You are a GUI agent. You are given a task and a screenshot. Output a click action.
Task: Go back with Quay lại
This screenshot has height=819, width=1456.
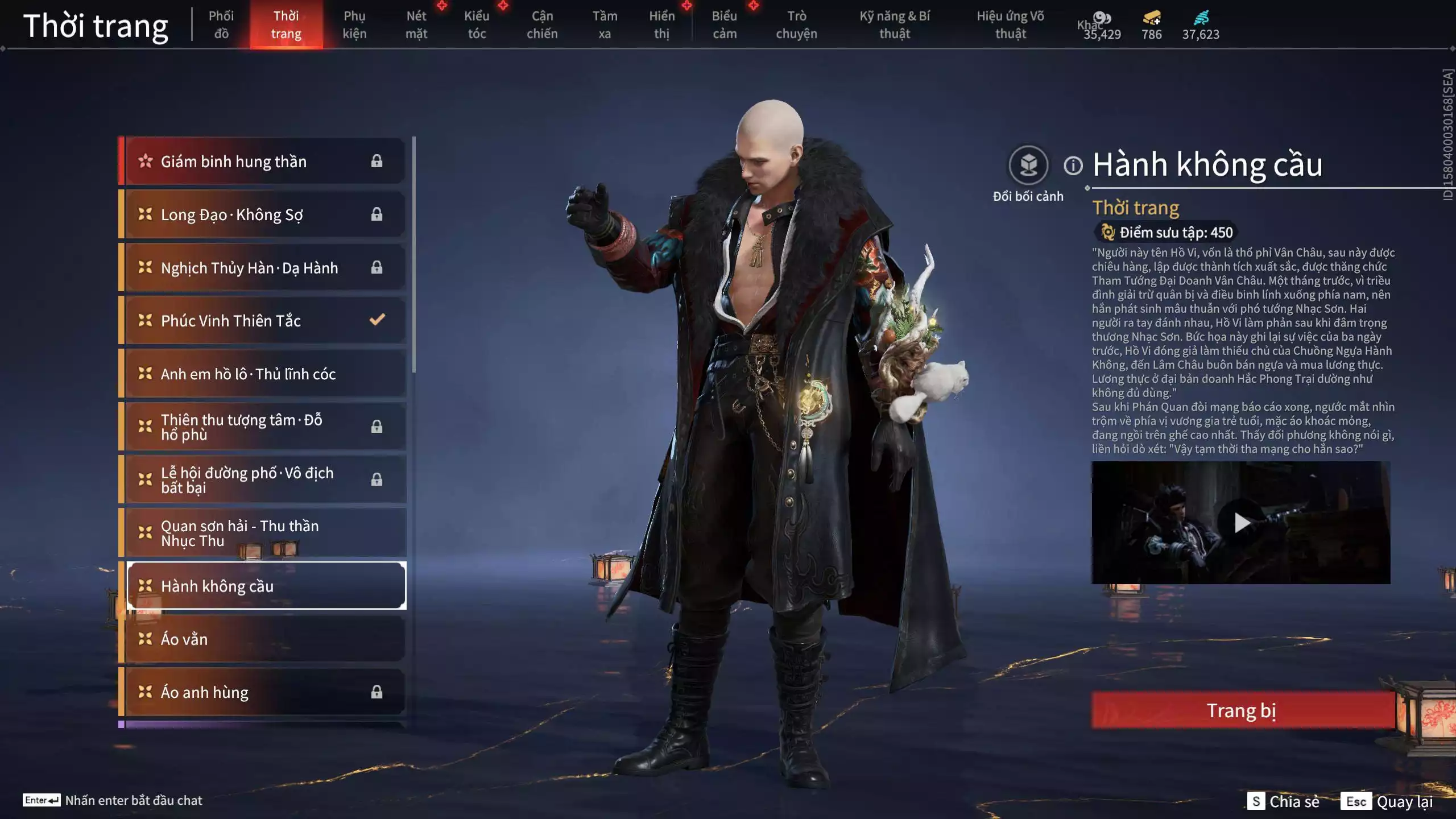[x=1388, y=801]
